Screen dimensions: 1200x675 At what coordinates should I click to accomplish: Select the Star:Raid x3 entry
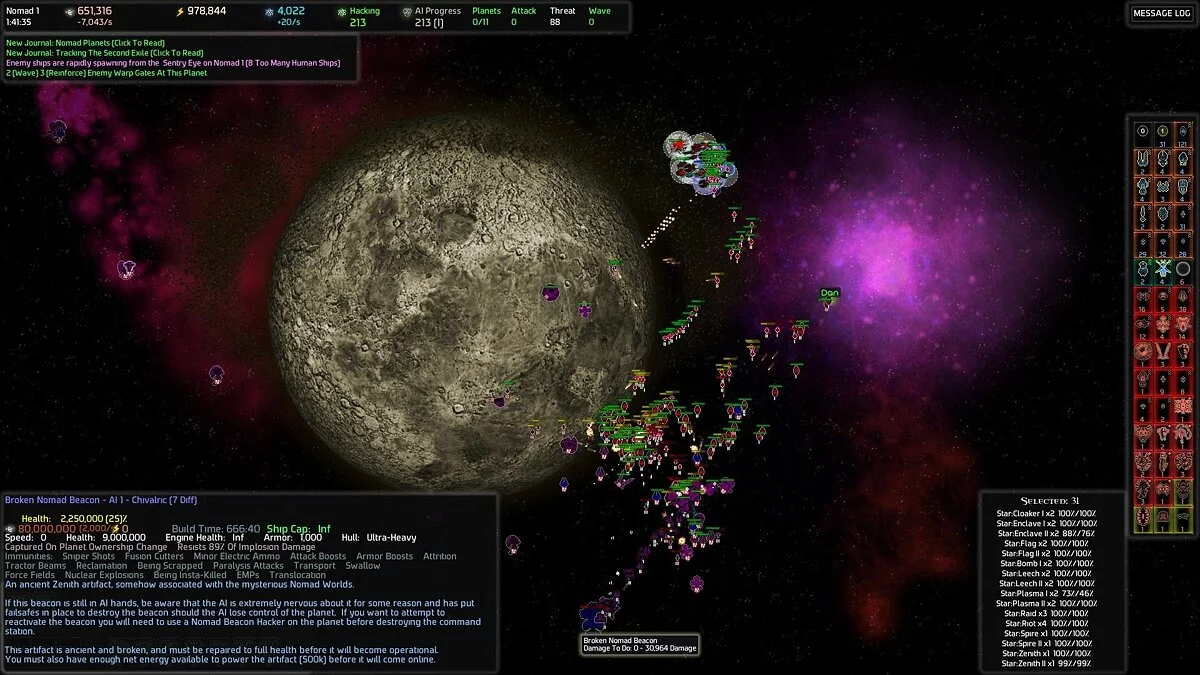pyautogui.click(x=1046, y=613)
